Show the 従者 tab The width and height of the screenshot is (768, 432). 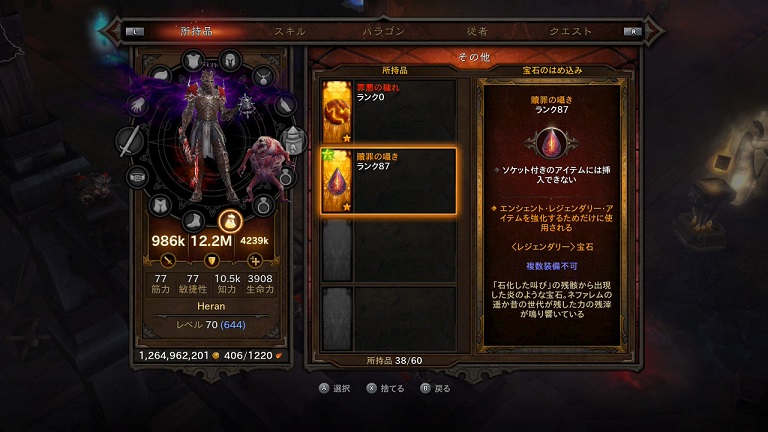(x=477, y=31)
